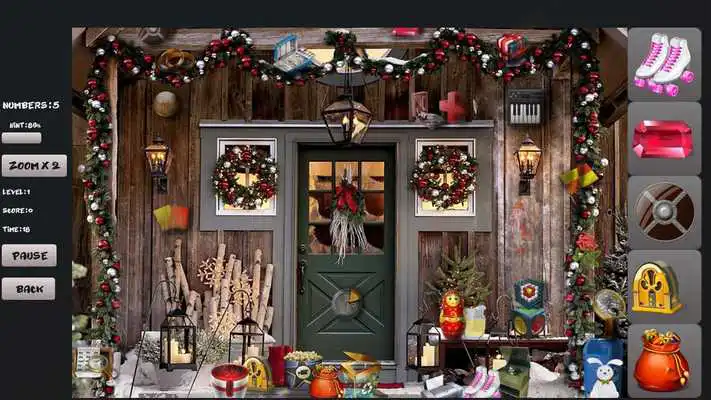Activate the Zoom x 2 button
This screenshot has height=400, width=711.
pos(34,166)
